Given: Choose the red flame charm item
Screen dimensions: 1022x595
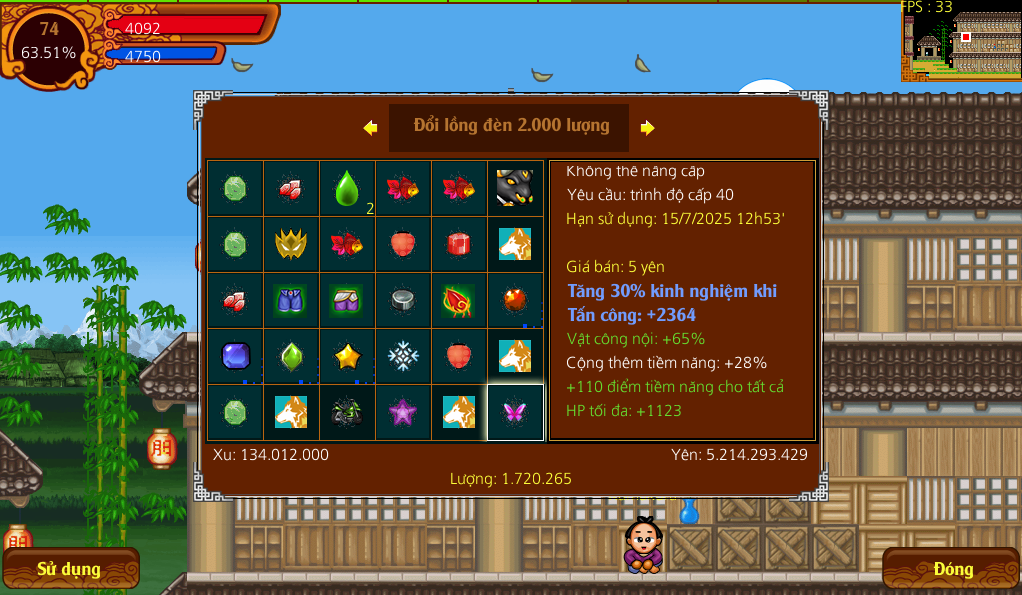Looking at the screenshot, I should 459,300.
